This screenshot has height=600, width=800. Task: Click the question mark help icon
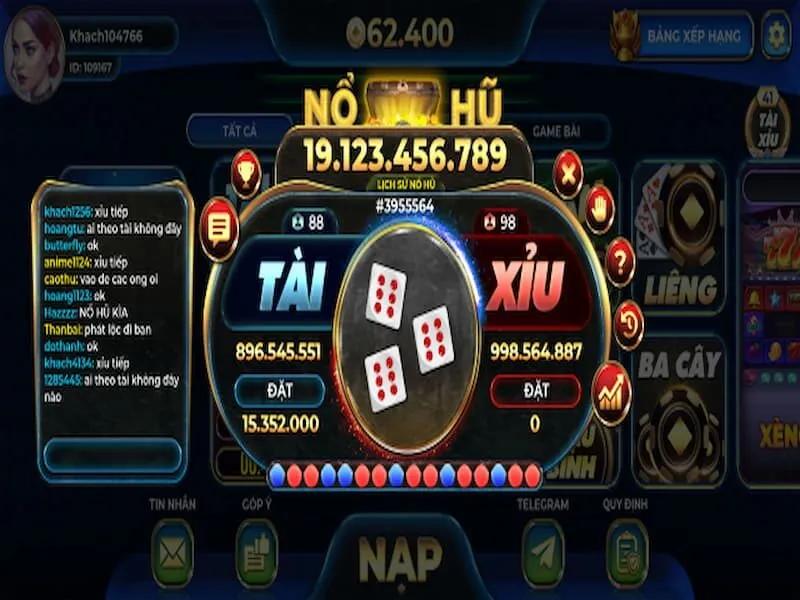click(x=620, y=262)
